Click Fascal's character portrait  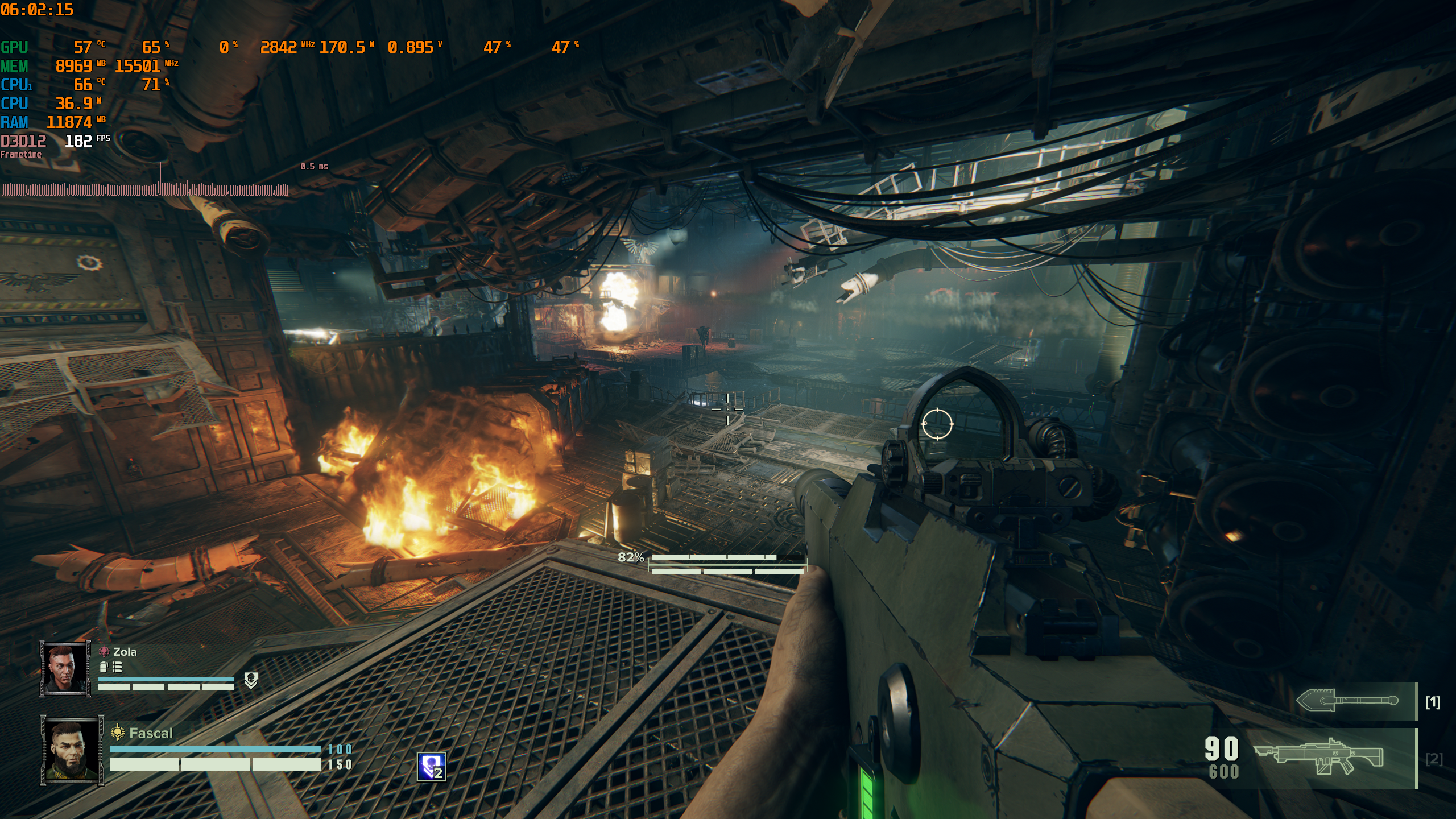pos(72,751)
